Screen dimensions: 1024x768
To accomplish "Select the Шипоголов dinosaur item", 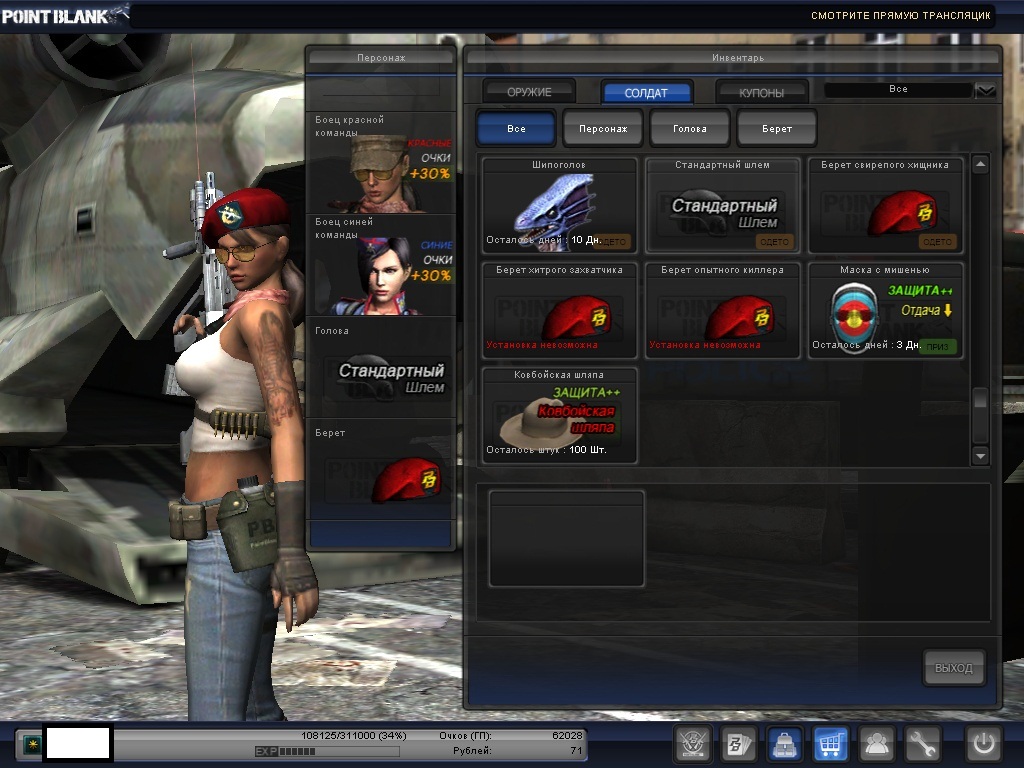I will (559, 205).
